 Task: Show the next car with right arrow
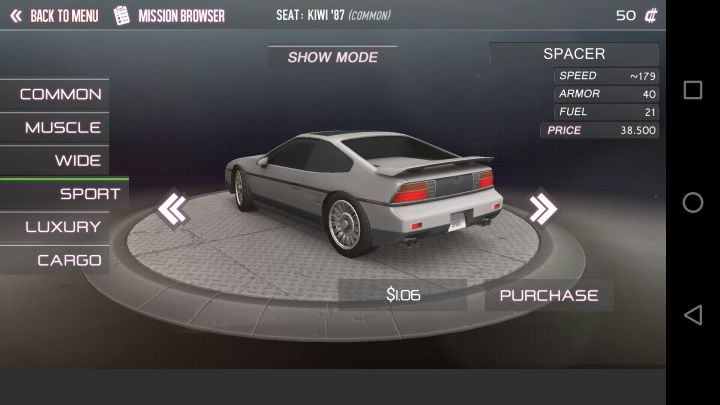pos(543,209)
